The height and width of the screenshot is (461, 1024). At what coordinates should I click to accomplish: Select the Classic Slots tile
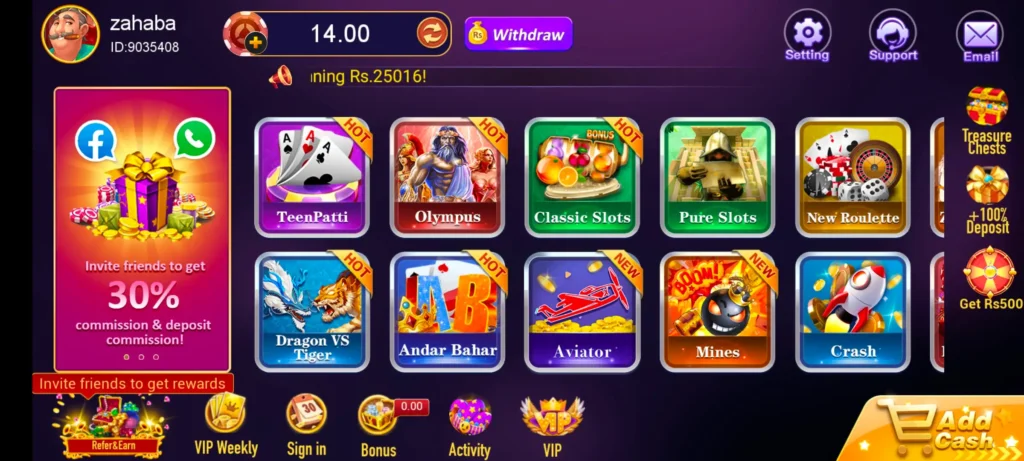(x=582, y=175)
